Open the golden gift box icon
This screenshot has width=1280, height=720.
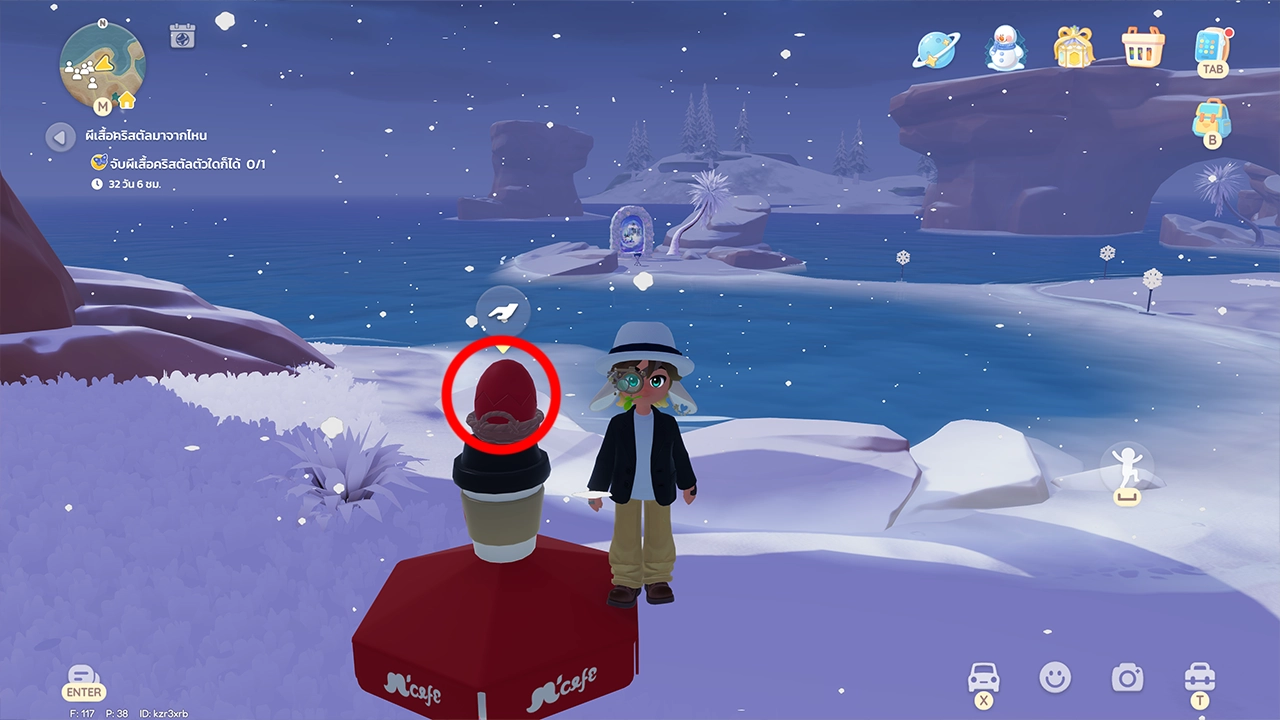(x=1072, y=47)
